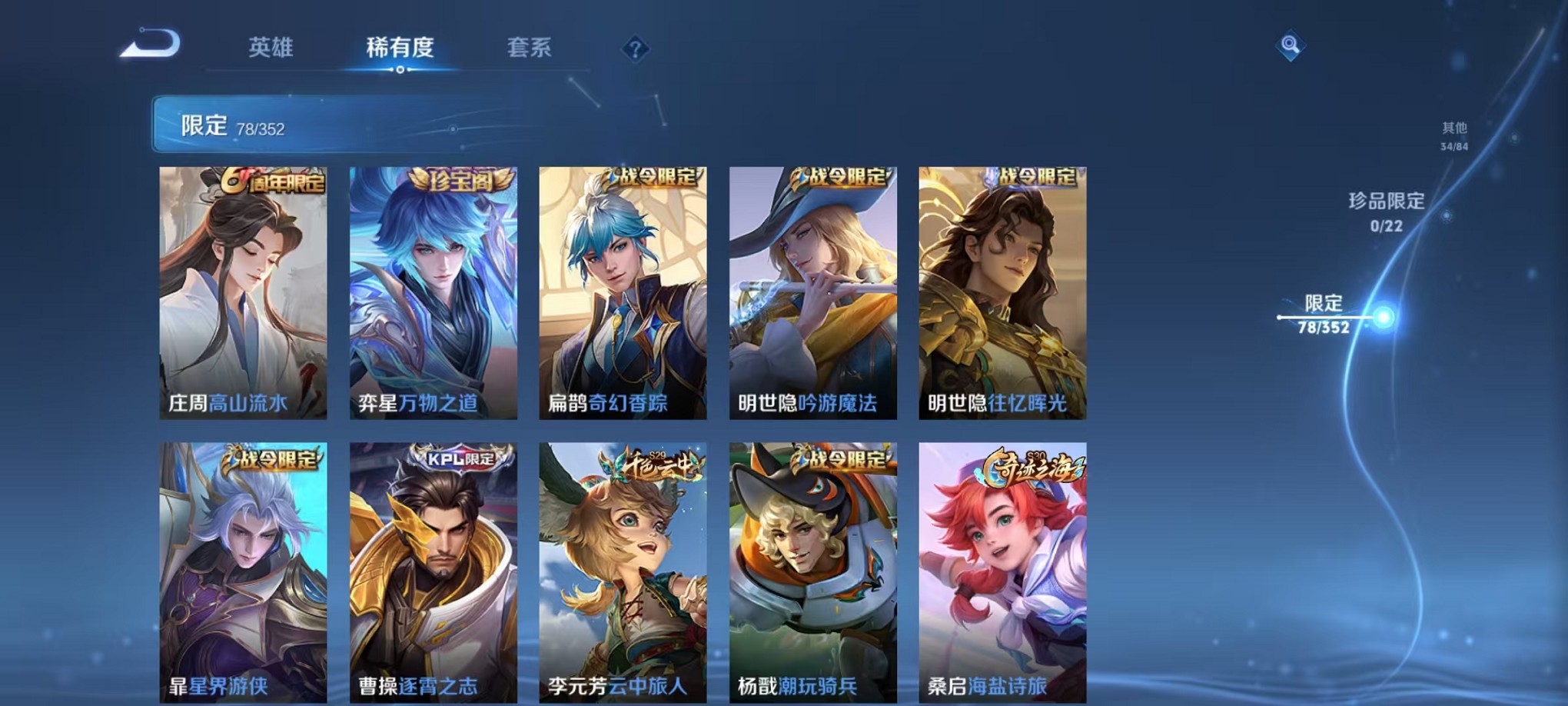
Task: Jump to the 其他 category
Action: click(x=1453, y=135)
